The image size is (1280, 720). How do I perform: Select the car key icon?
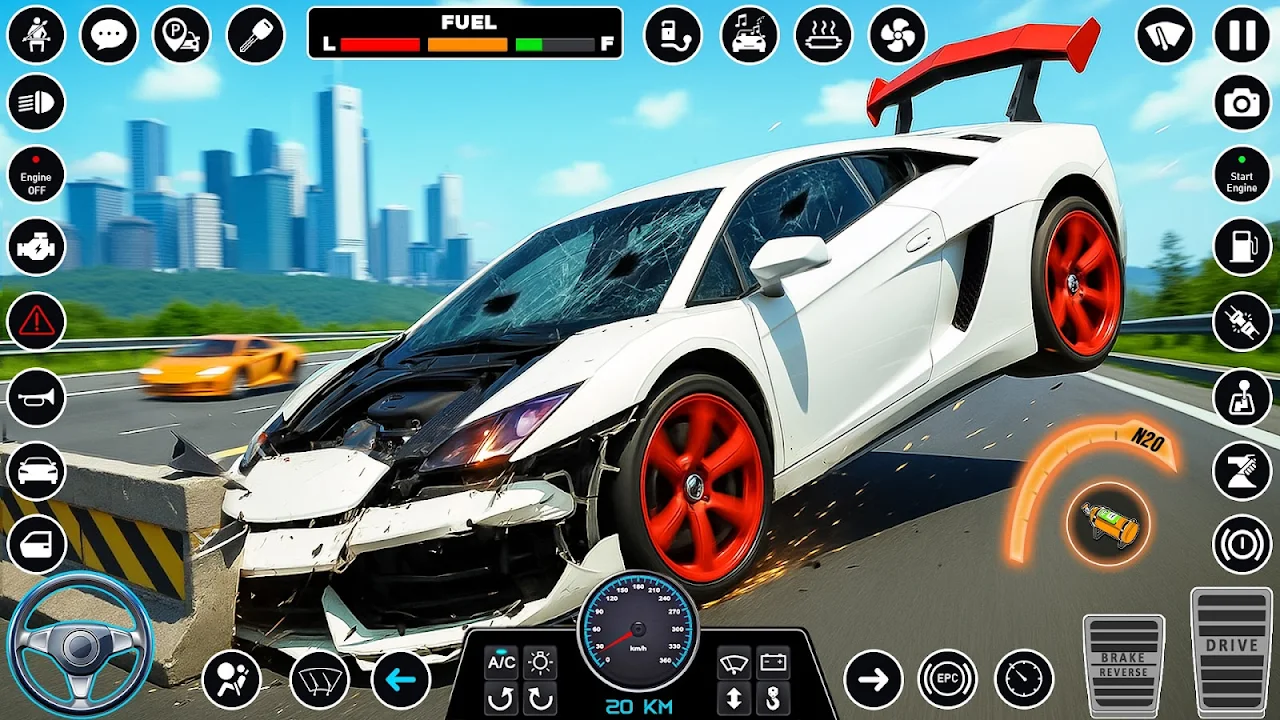pyautogui.click(x=255, y=35)
